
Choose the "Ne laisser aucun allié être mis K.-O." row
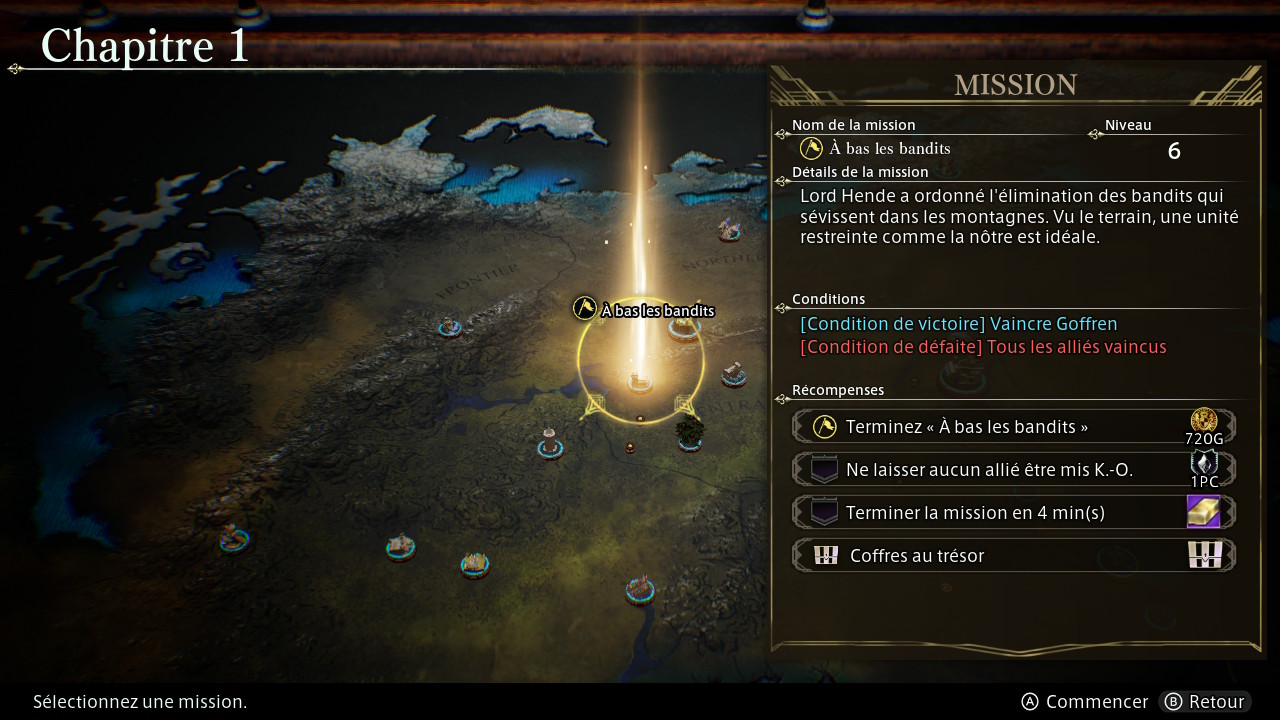pyautogui.click(x=1013, y=470)
